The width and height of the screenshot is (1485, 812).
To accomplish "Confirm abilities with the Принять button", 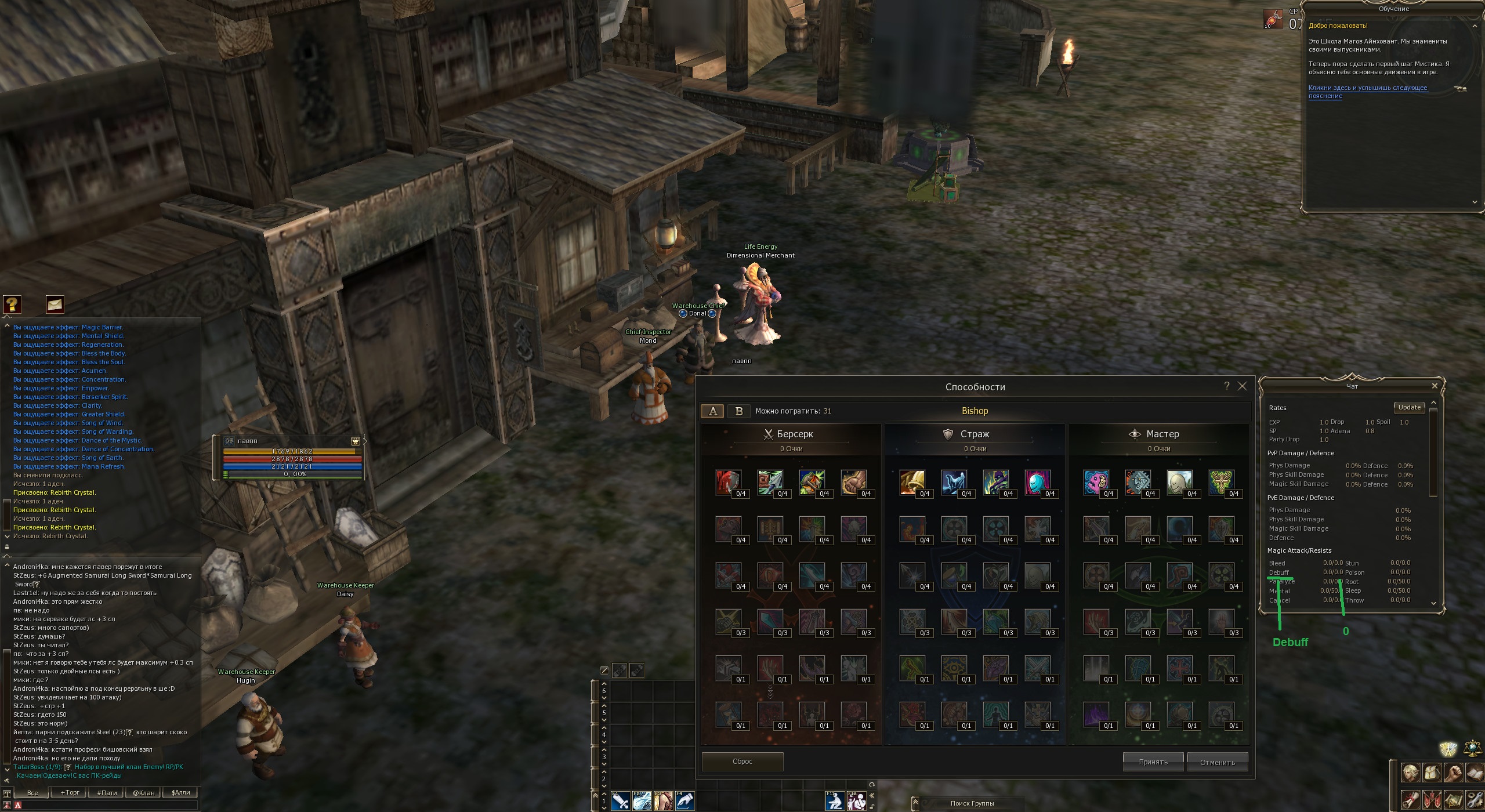I will click(1153, 762).
